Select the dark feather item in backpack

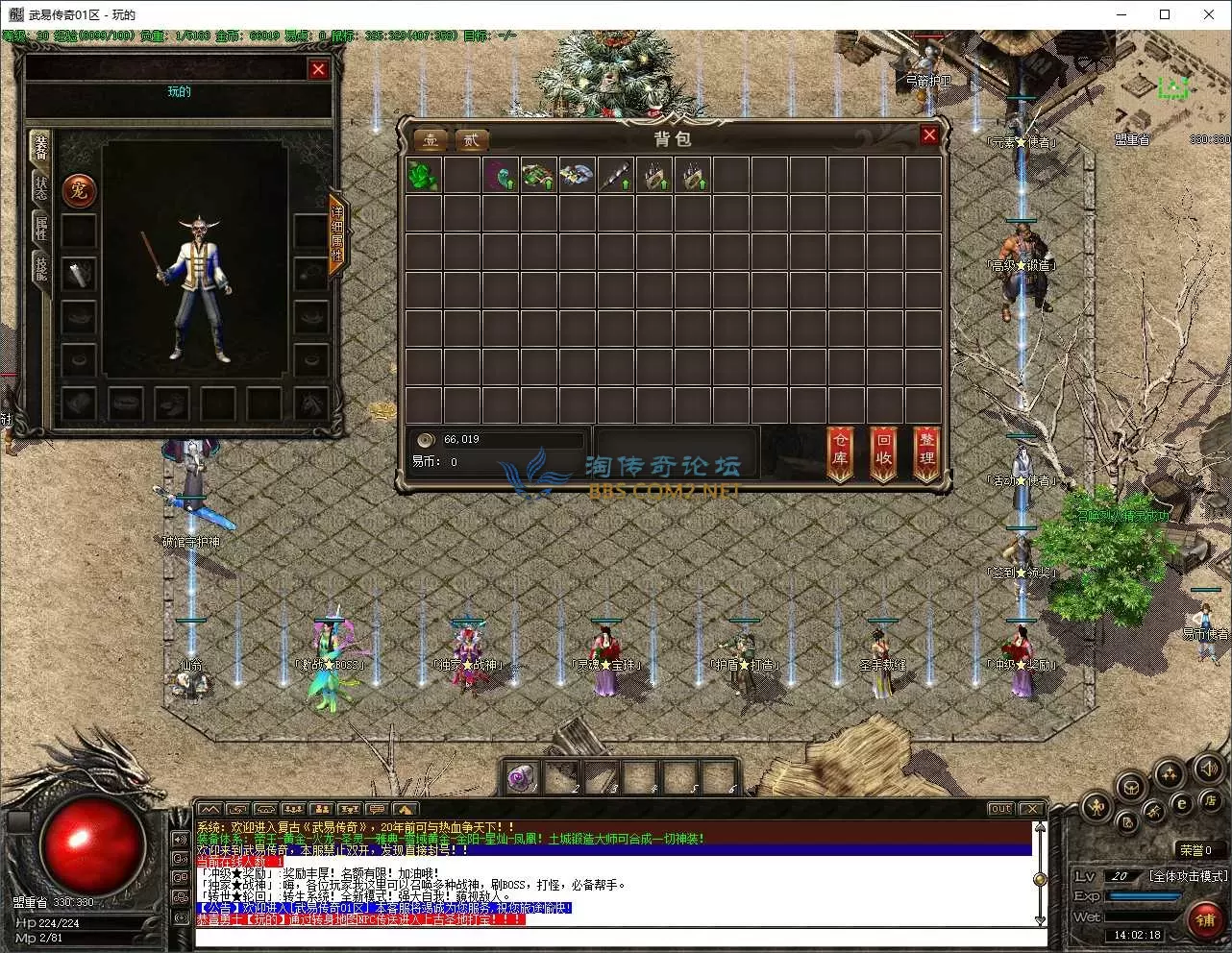tap(500, 176)
